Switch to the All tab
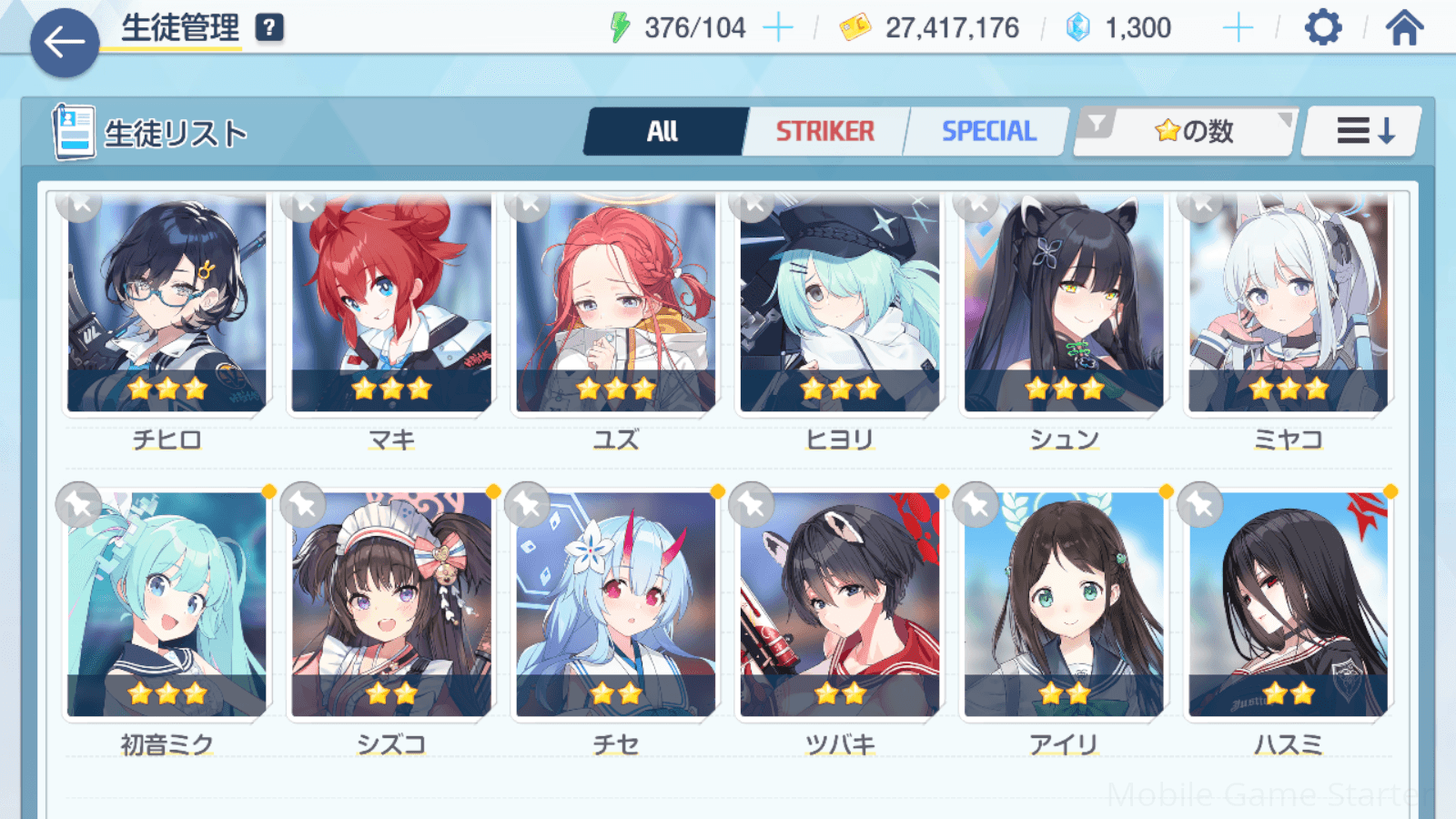1456x819 pixels. click(663, 132)
